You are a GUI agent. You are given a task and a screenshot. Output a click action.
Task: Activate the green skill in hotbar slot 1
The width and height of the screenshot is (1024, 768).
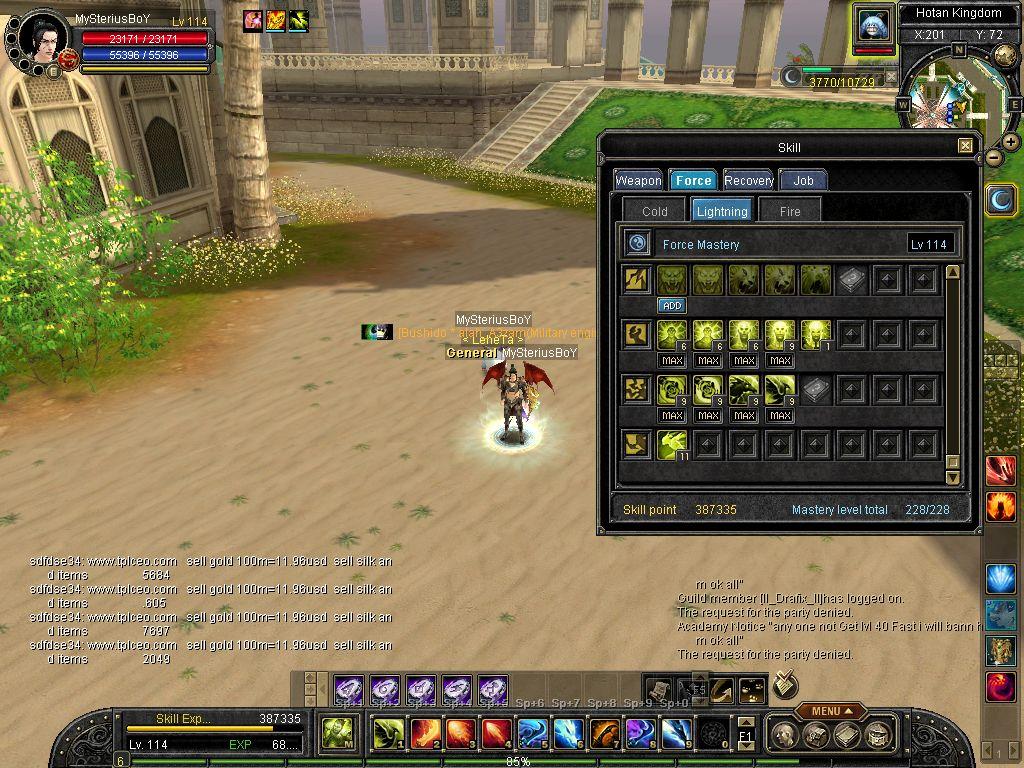click(389, 734)
